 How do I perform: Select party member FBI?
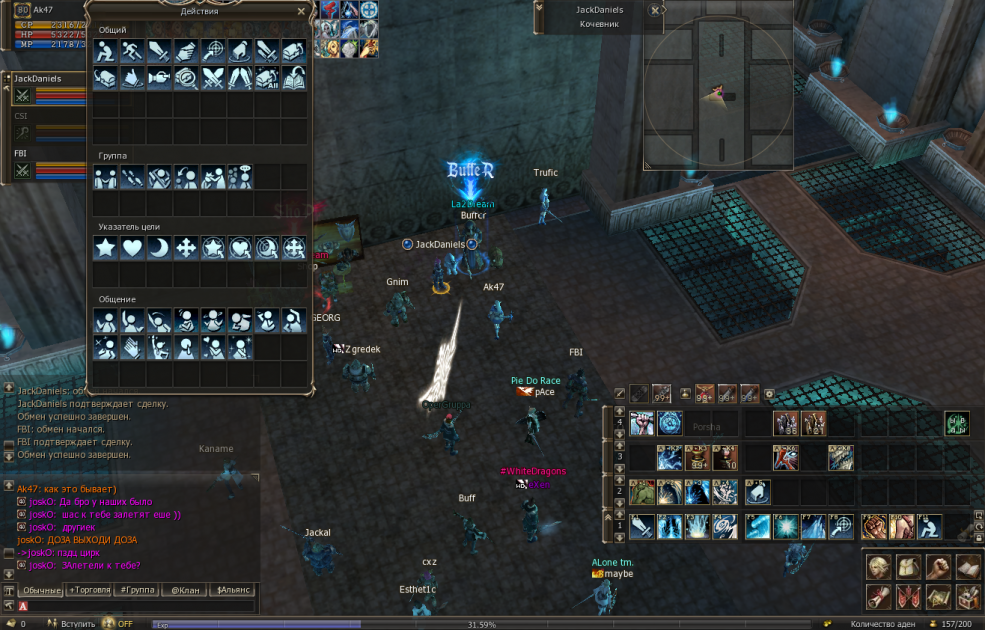coord(22,154)
